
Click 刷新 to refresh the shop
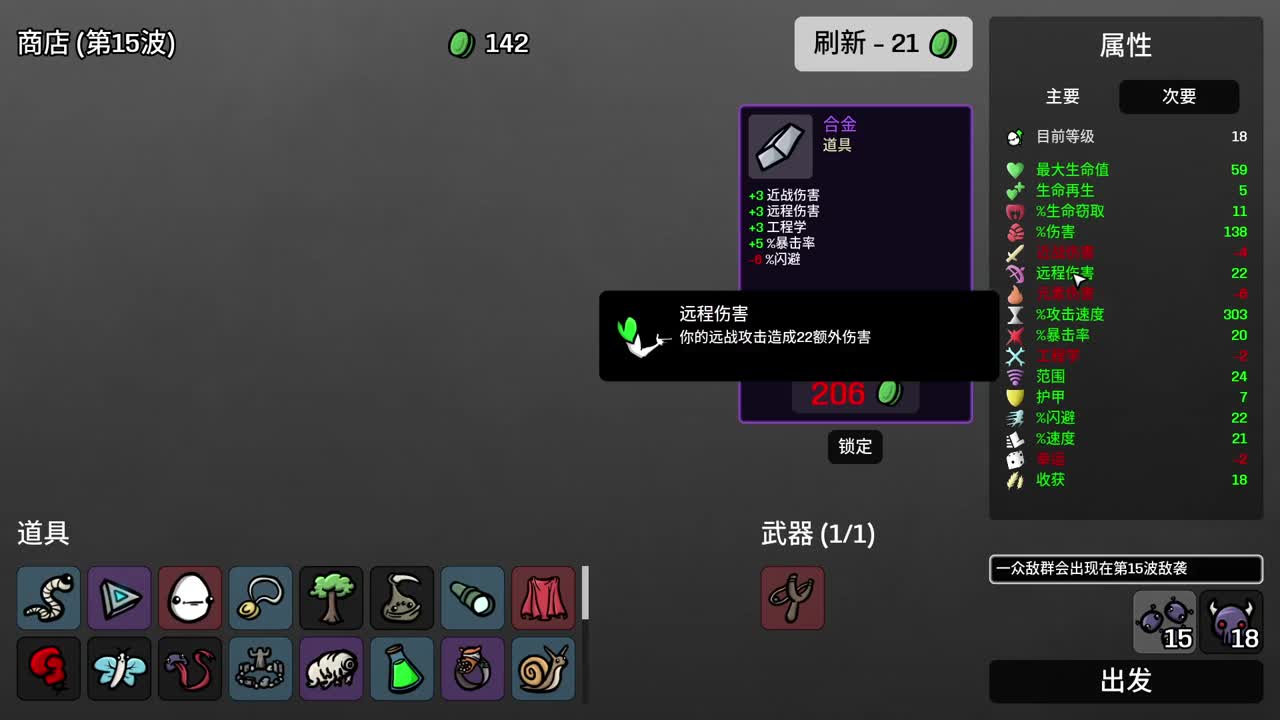[883, 44]
